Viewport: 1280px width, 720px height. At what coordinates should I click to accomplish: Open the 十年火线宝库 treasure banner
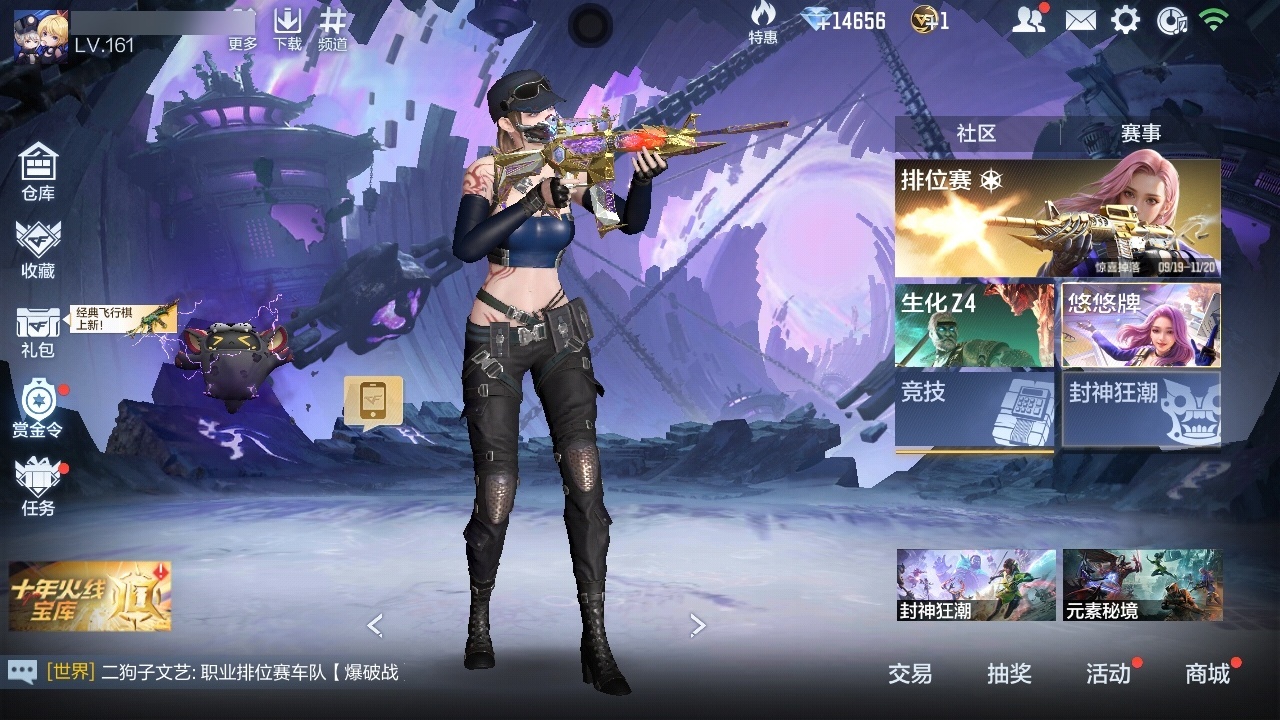[x=90, y=596]
